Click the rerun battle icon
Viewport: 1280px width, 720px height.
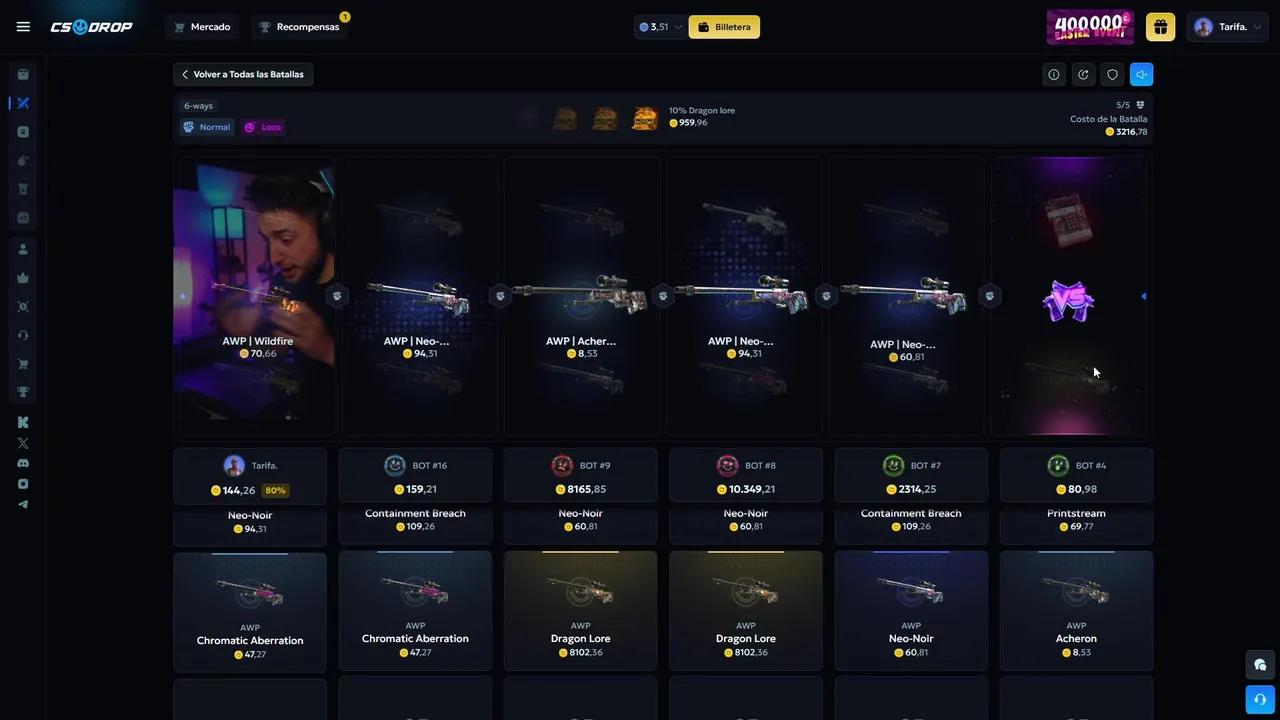[1083, 74]
